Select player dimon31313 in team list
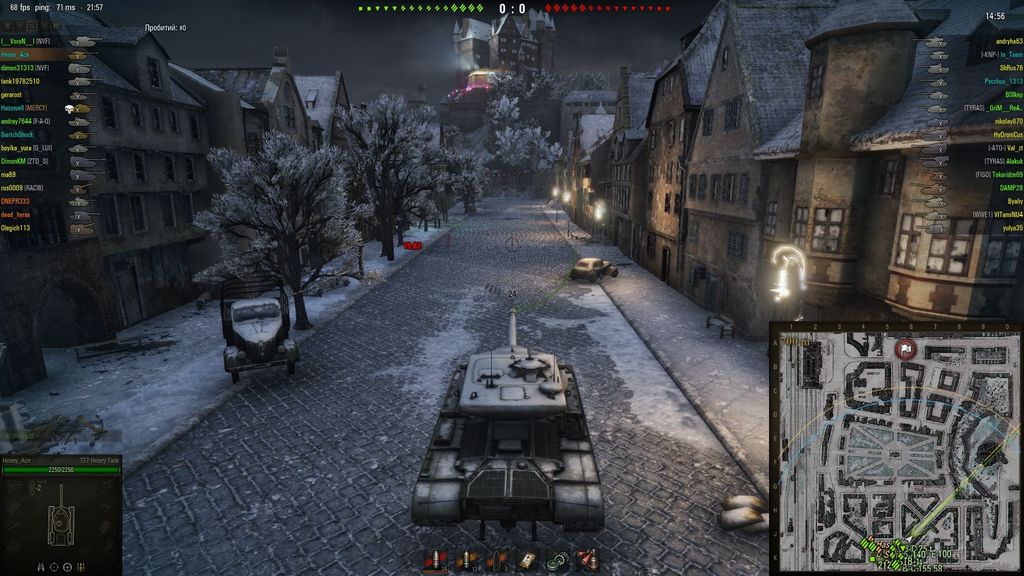This screenshot has width=1024, height=576. point(27,68)
